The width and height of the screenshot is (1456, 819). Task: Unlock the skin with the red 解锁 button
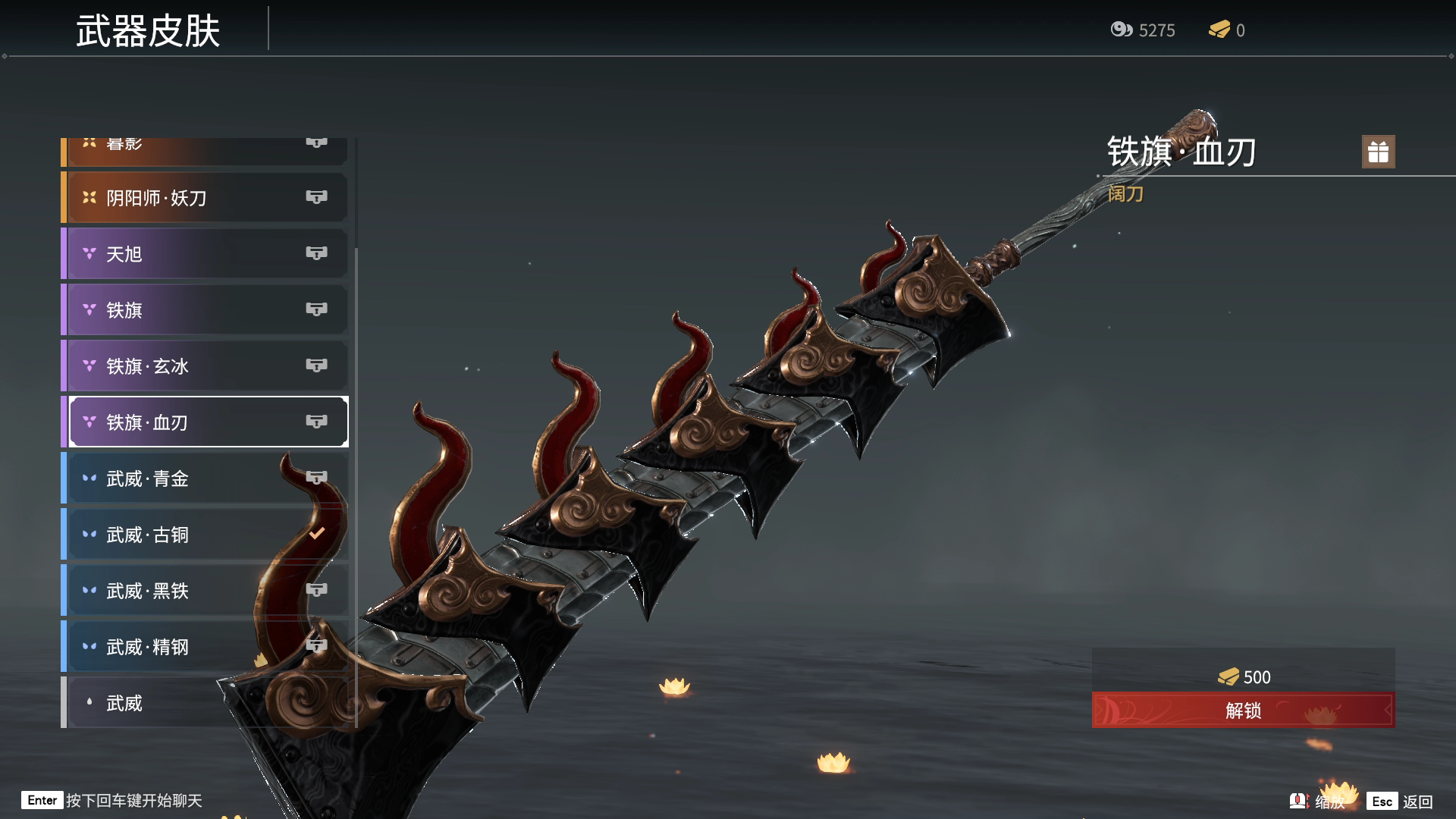click(x=1243, y=711)
